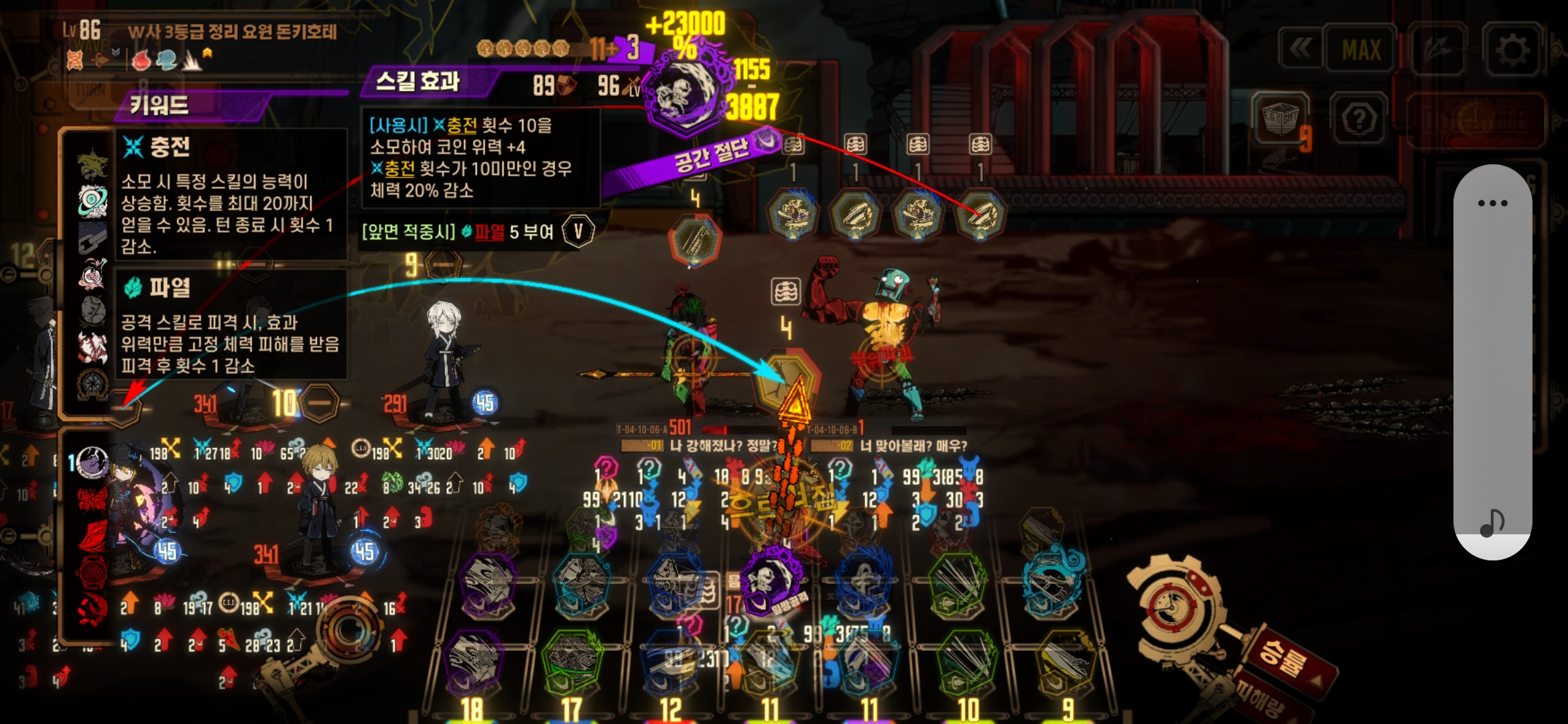This screenshot has height=724, width=1568.
Task: Select the MAX button
Action: coord(1361,49)
